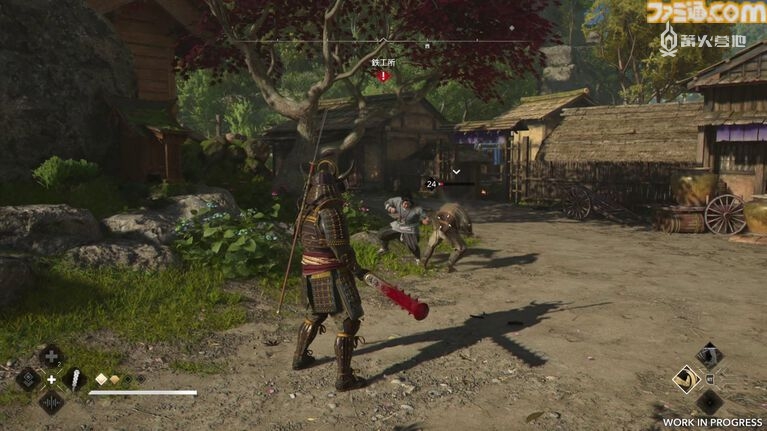Click the compass bar's center marker
The image size is (767, 431).
pos(383,41)
